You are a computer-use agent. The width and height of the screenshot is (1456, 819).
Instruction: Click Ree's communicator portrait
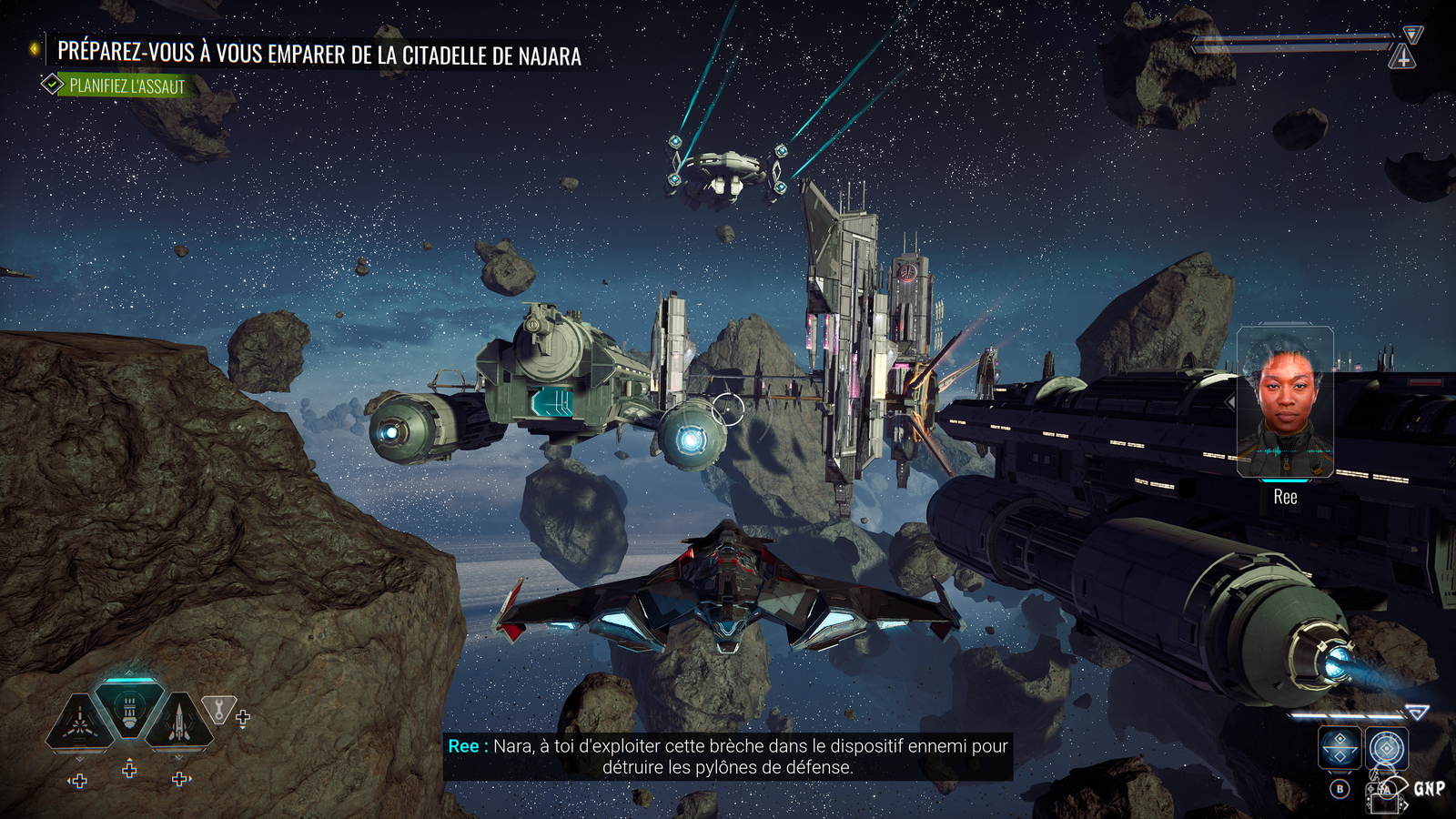point(1285,403)
